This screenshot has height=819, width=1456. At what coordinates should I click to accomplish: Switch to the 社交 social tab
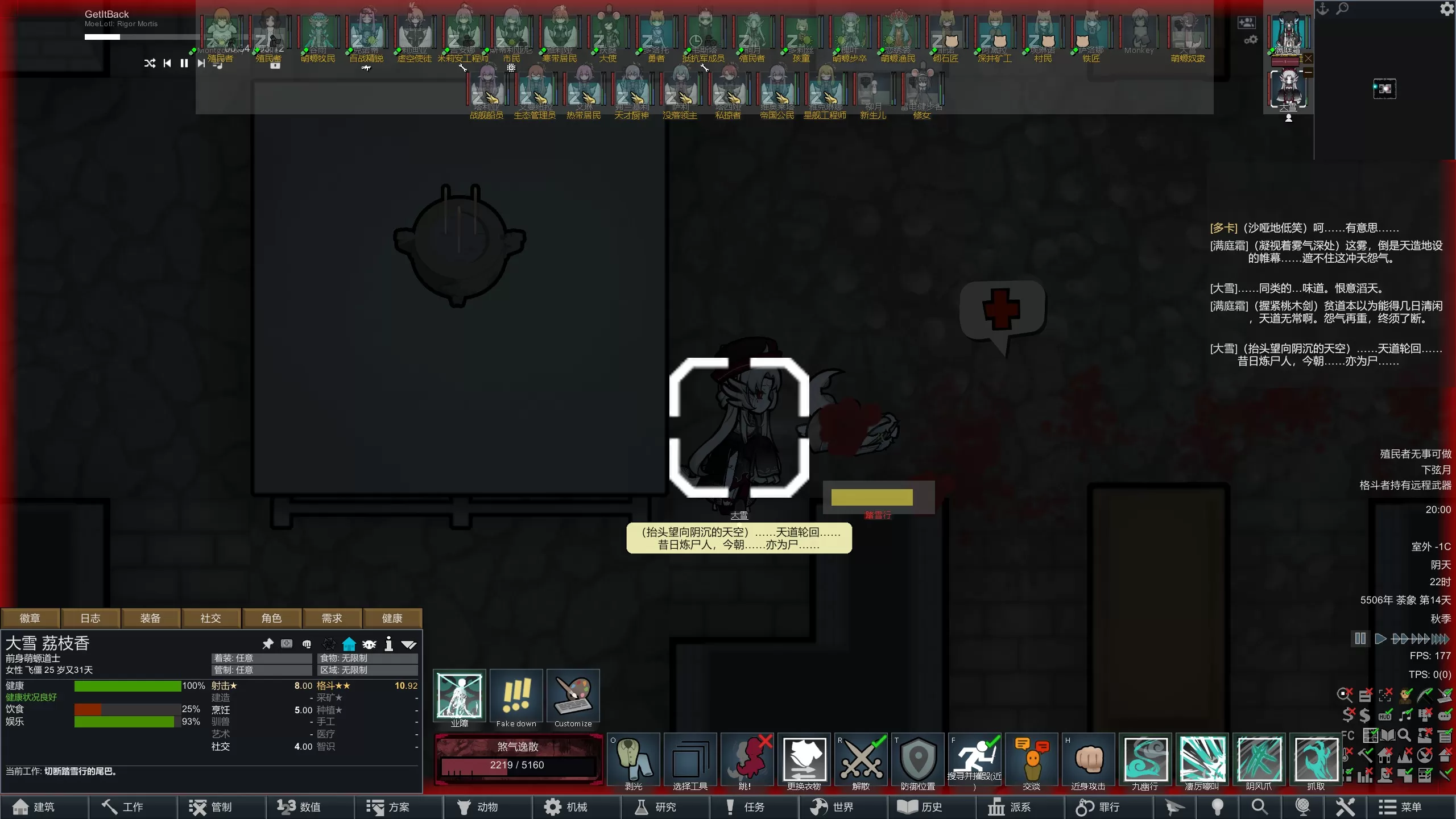(210, 618)
